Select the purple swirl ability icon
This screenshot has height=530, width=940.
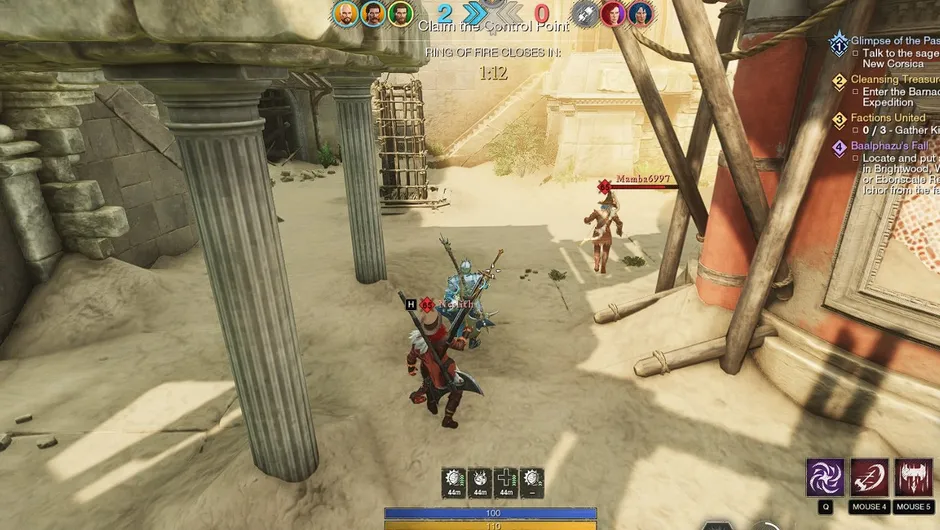[x=825, y=478]
